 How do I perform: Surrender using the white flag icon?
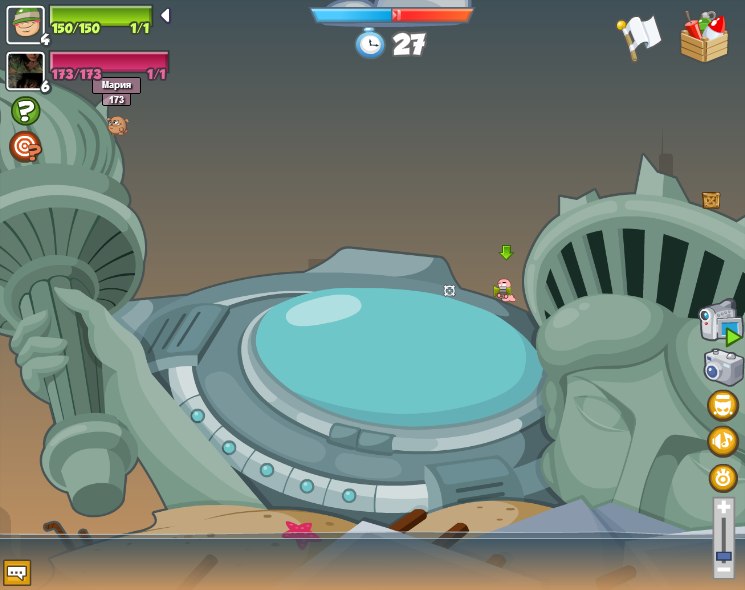[x=638, y=38]
